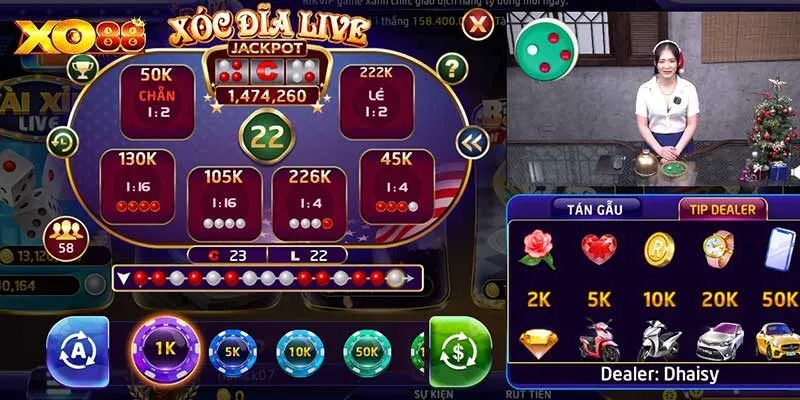
Task: Open the help question mark
Action: 453,68
